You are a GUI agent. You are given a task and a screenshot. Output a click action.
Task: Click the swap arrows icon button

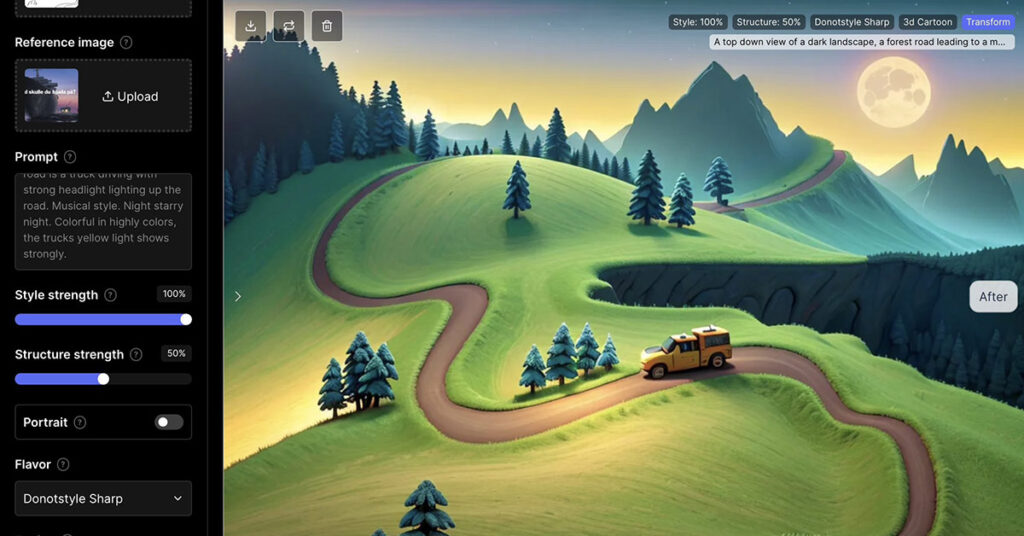[x=289, y=26]
